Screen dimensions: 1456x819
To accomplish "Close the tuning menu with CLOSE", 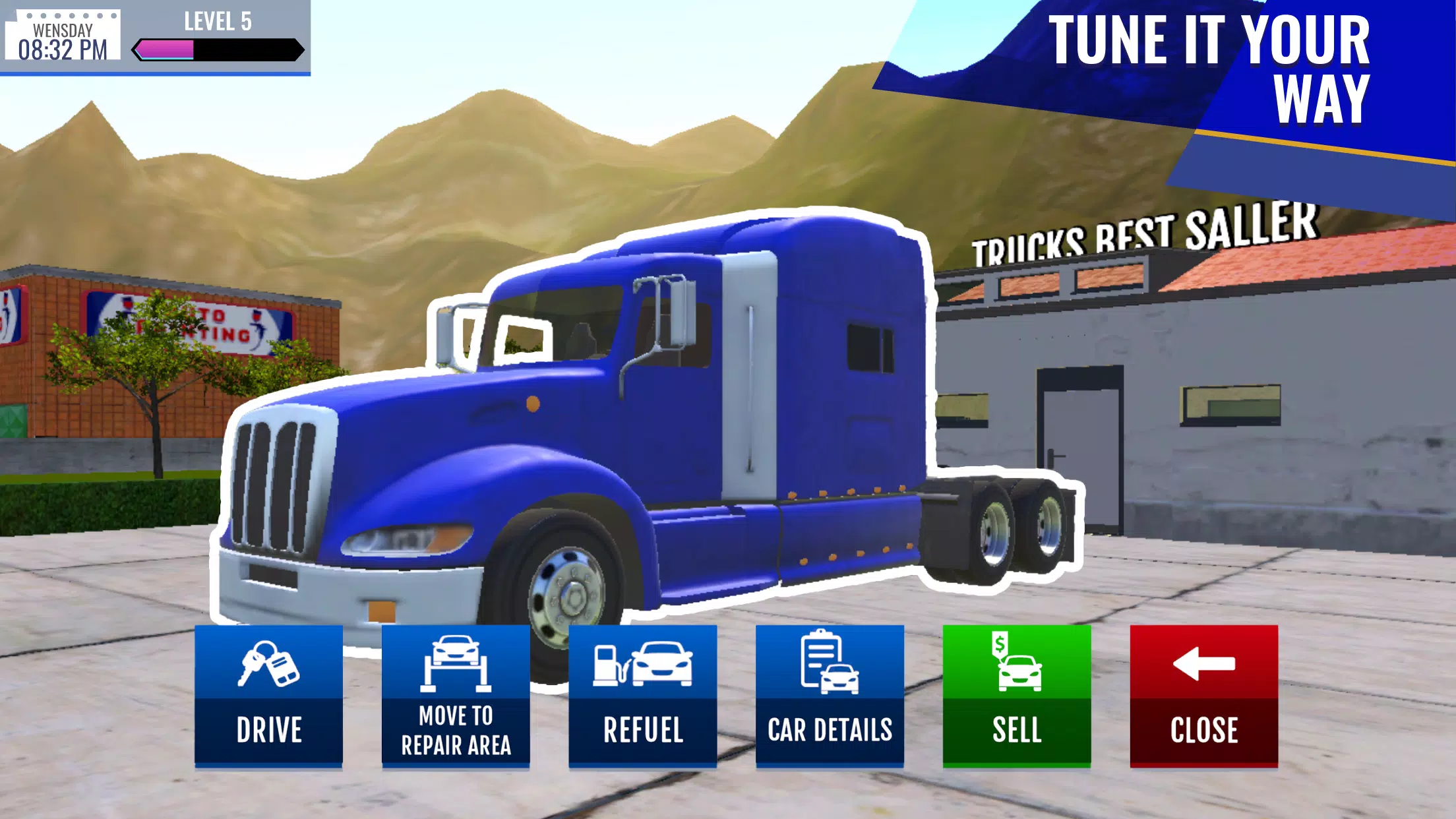I will [x=1203, y=730].
